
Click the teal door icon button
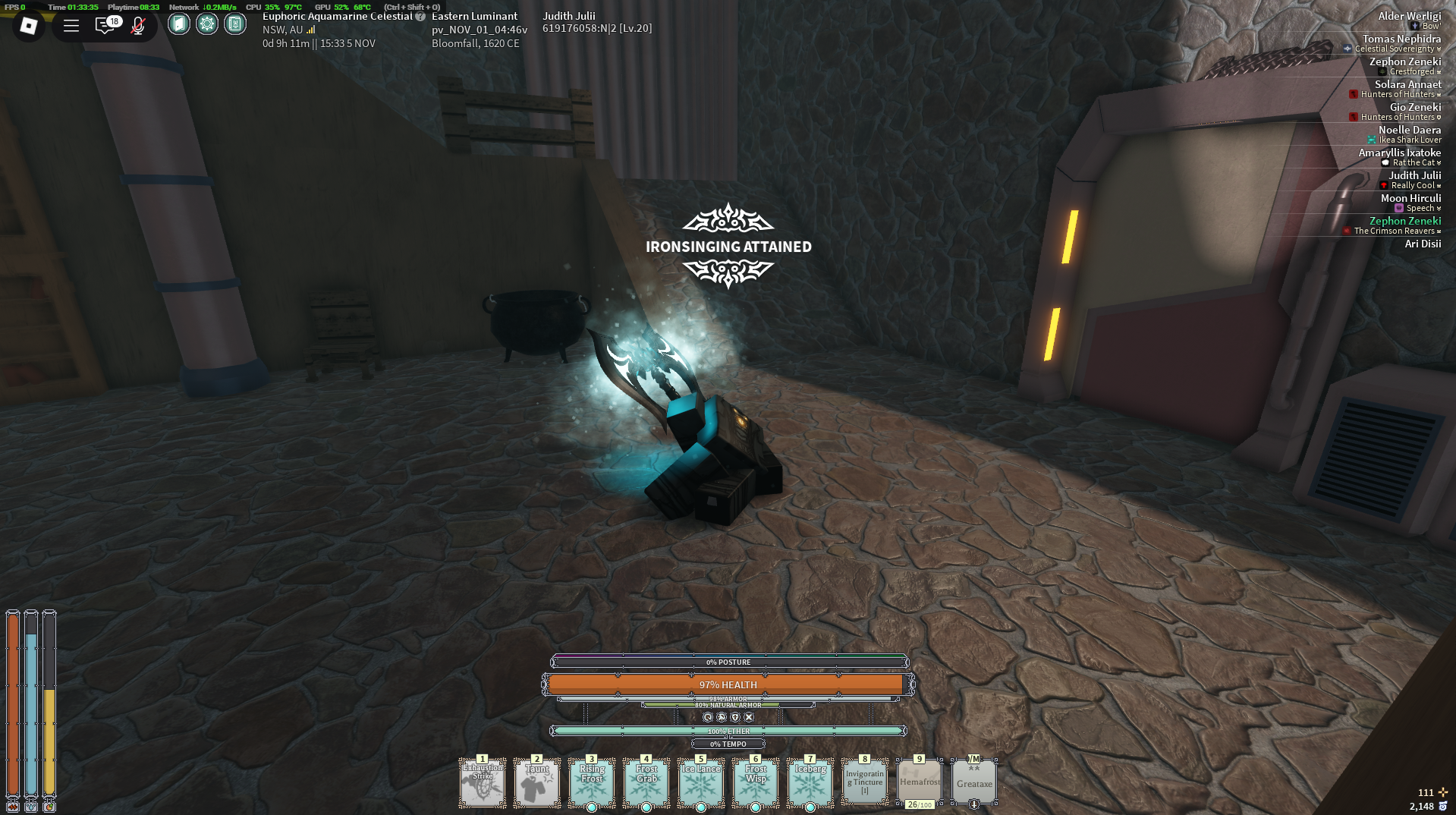point(178,24)
